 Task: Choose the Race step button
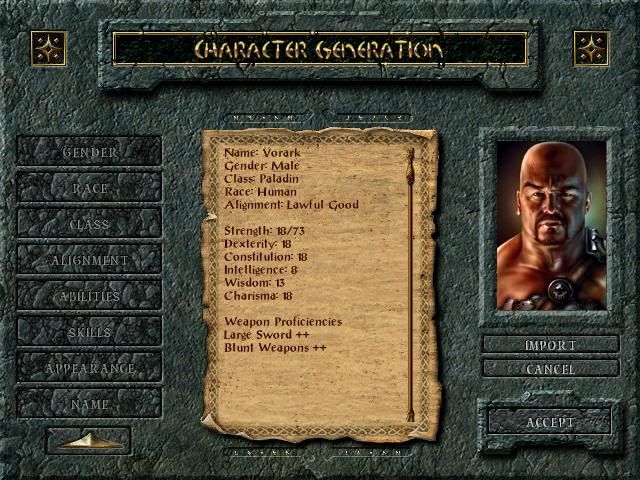point(90,188)
